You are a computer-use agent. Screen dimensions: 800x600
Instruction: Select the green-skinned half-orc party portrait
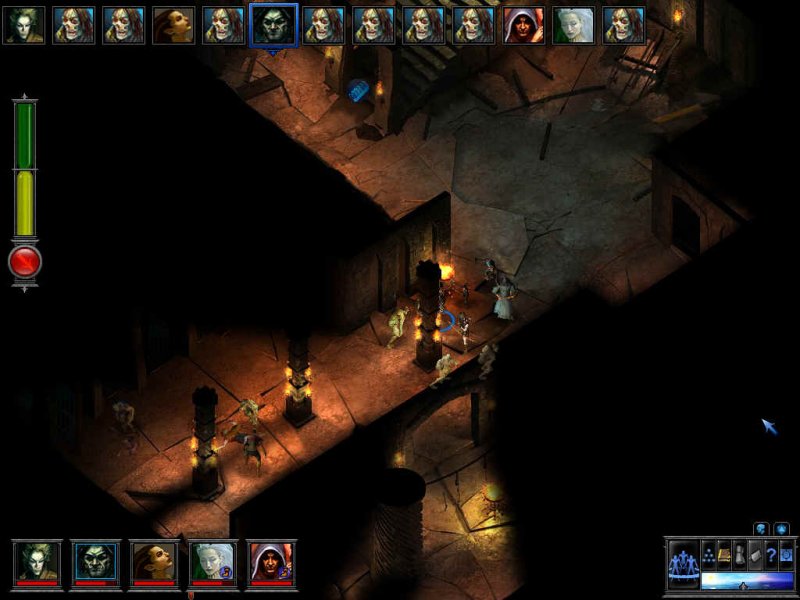click(x=96, y=561)
